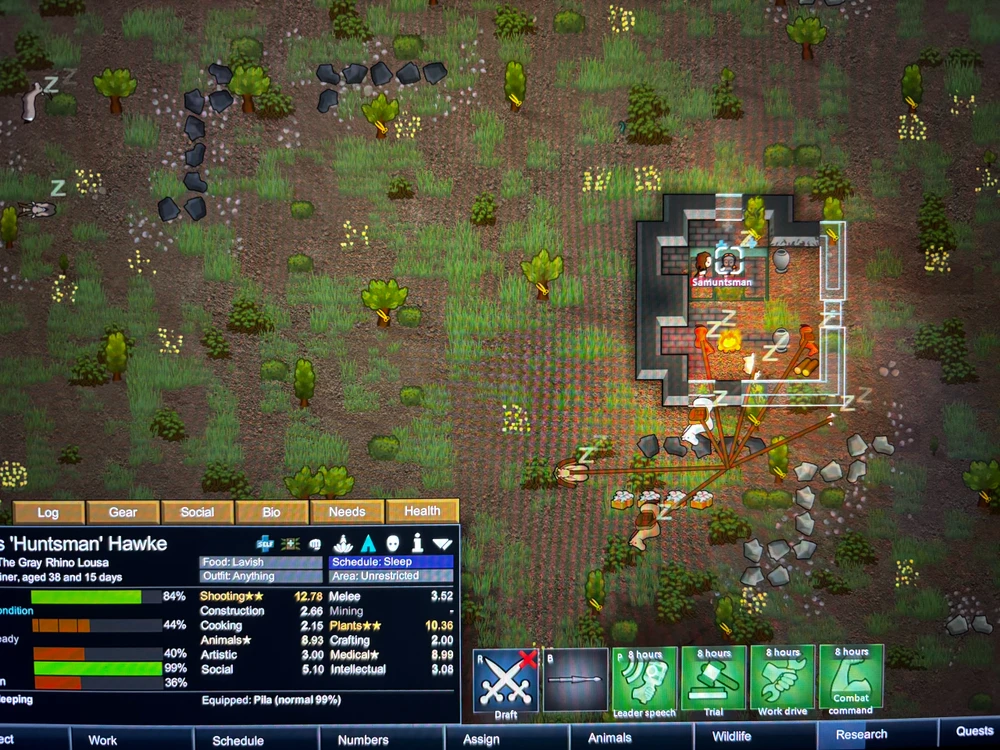View the Needs tab
Screen dimensions: 1000x750
[x=347, y=511]
